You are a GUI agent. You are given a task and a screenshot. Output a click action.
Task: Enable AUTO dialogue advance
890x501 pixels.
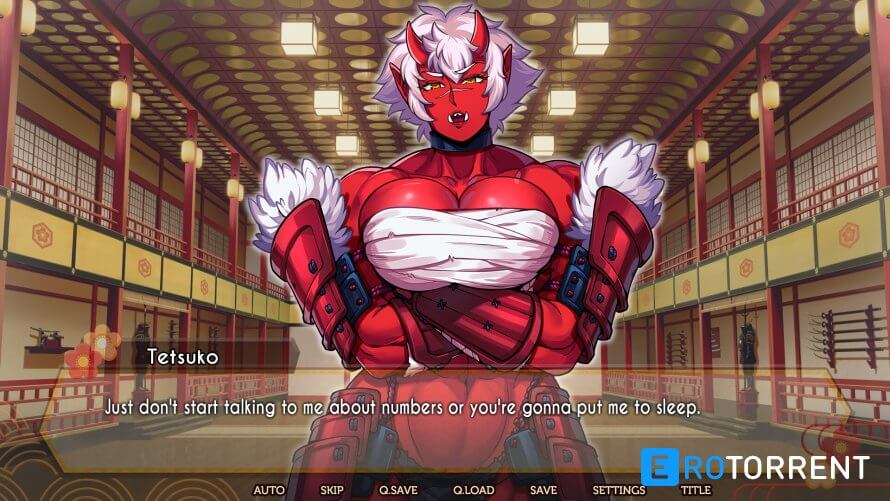[x=269, y=490]
